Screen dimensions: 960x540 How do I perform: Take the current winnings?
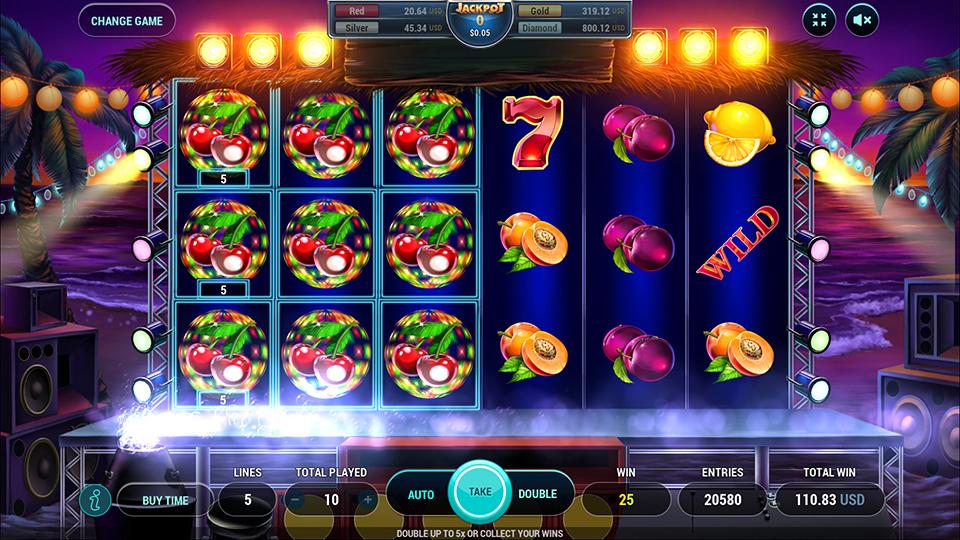click(x=480, y=492)
